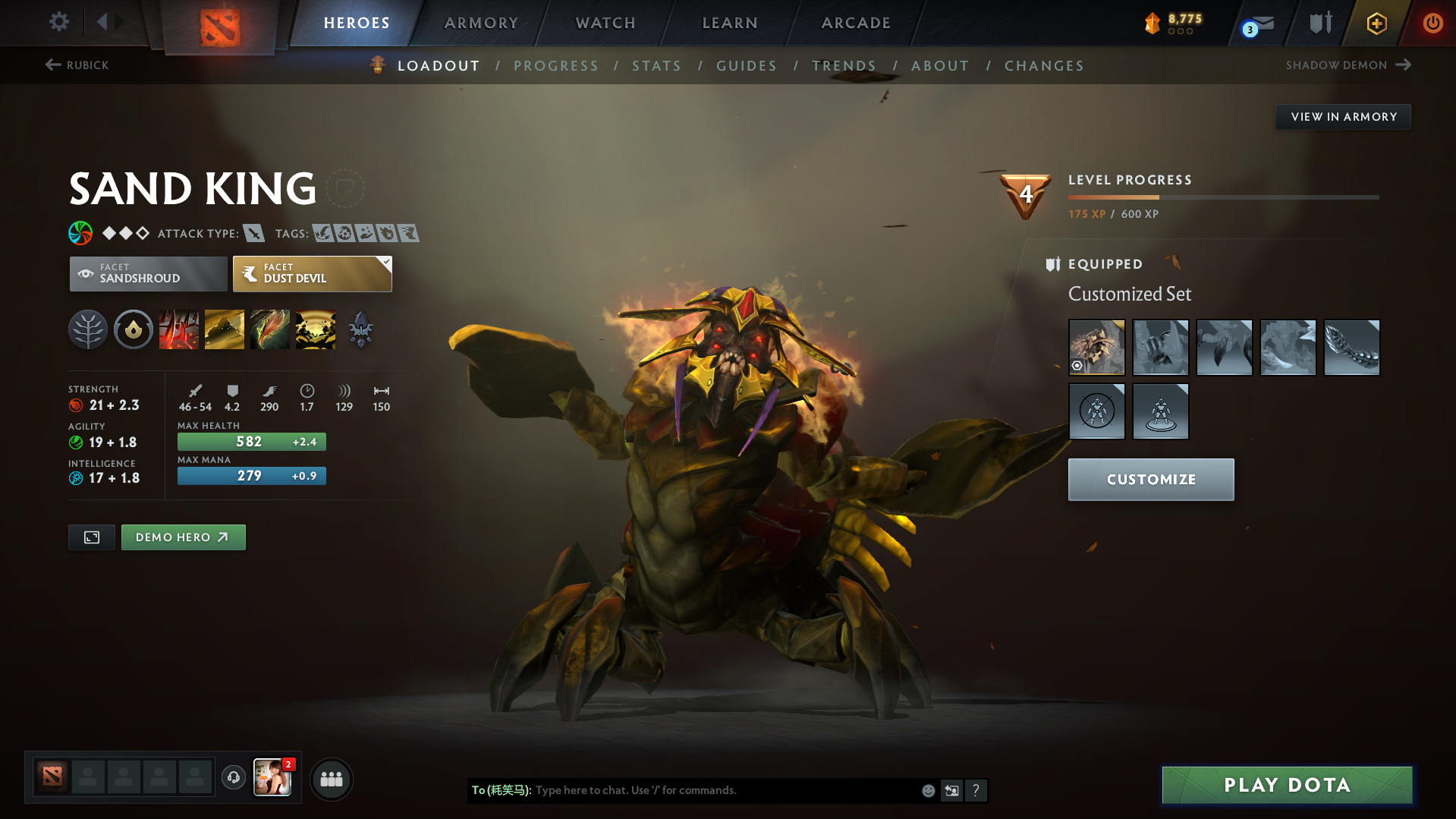Open the emoji picker in chat
Image resolution: width=1456 pixels, height=819 pixels.
pyautogui.click(x=927, y=790)
